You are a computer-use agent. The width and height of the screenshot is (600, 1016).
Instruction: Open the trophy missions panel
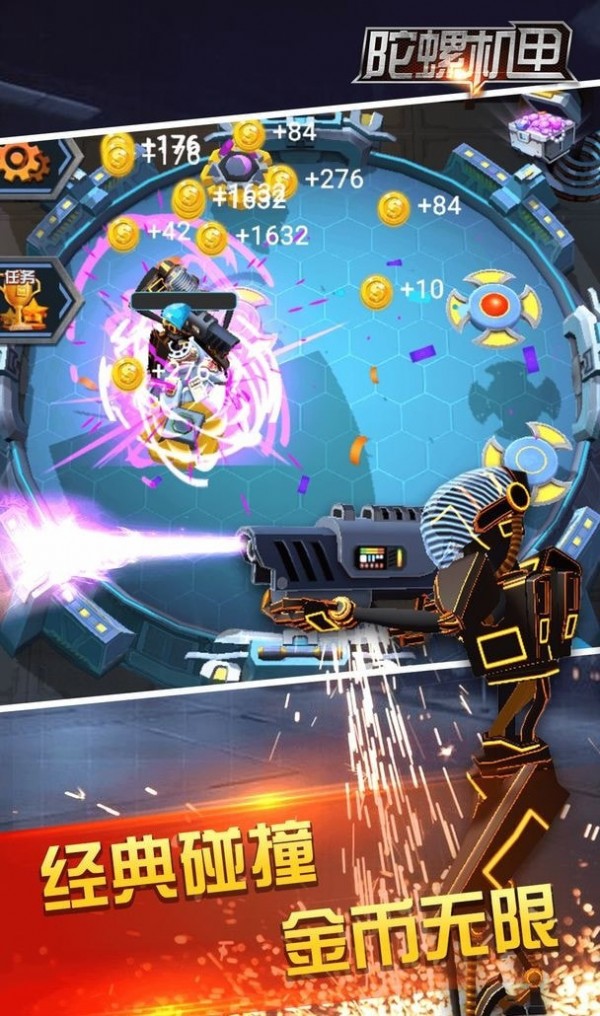(x=24, y=300)
